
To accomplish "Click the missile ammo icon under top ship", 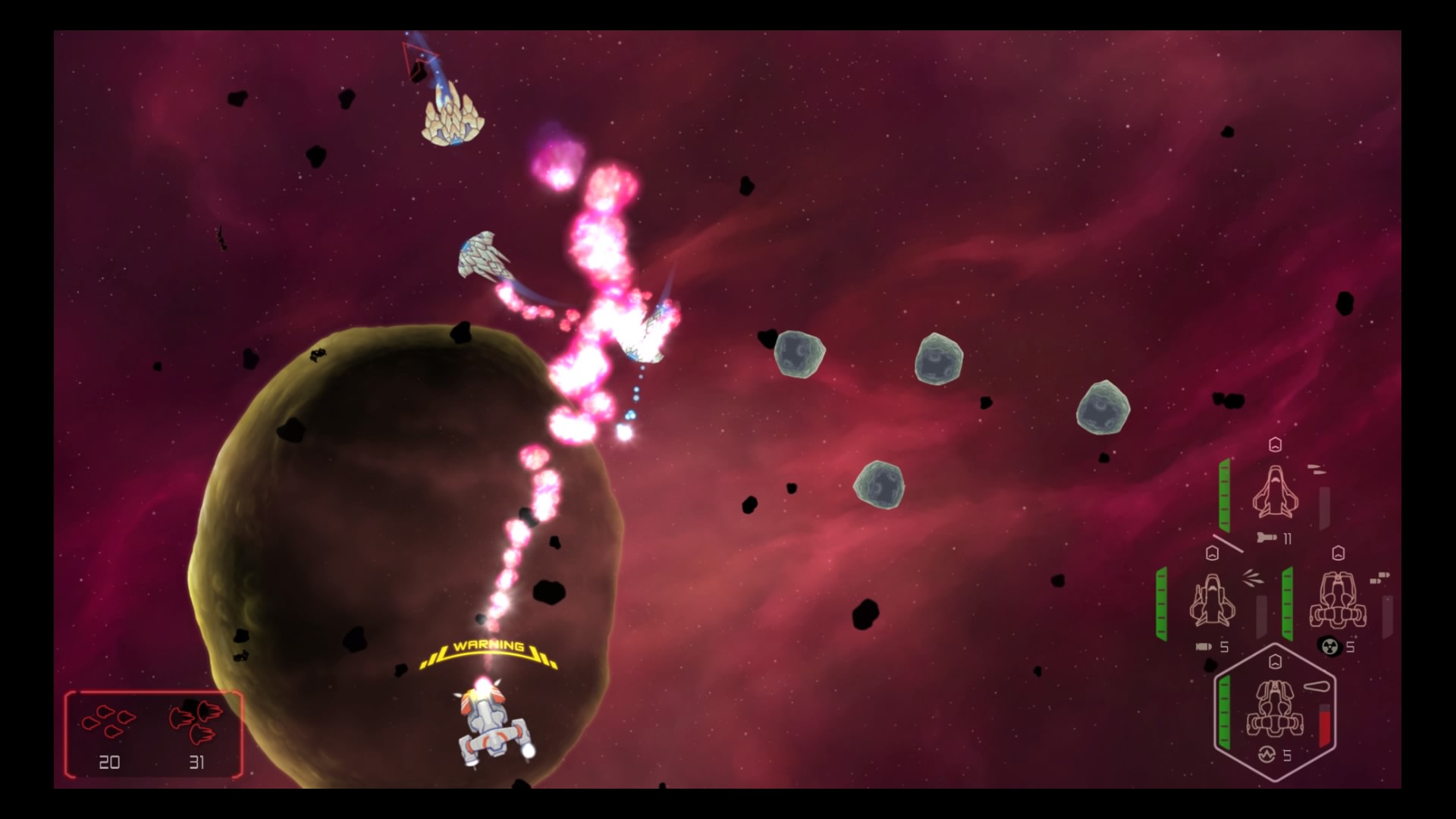I will click(1266, 538).
